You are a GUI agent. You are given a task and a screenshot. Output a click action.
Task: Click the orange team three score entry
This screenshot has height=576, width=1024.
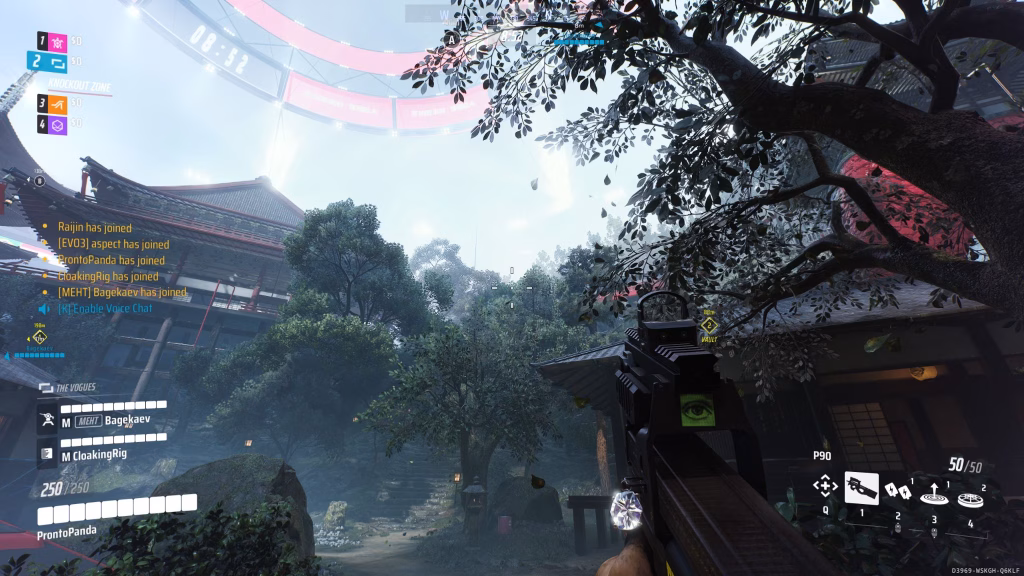tap(58, 102)
